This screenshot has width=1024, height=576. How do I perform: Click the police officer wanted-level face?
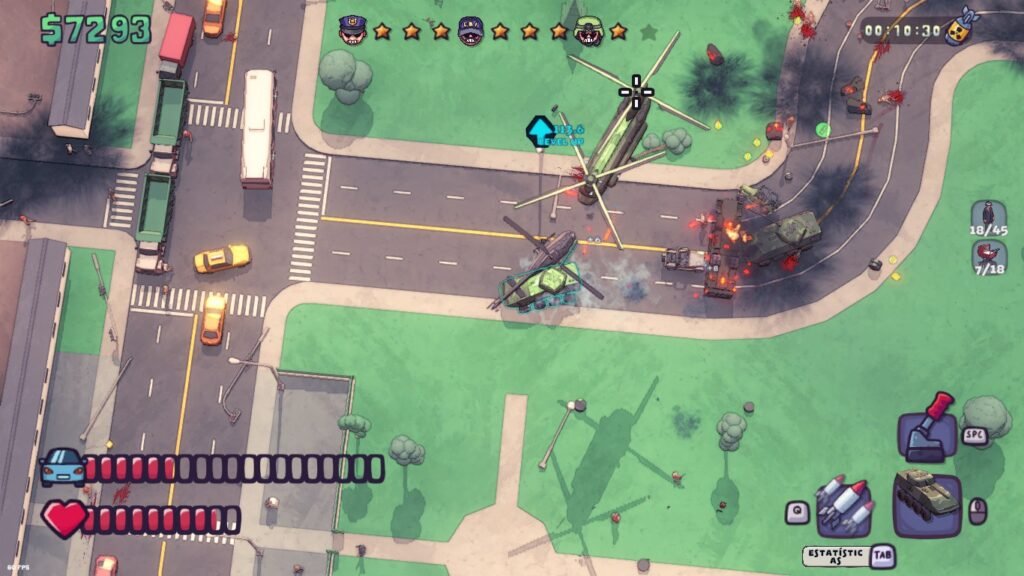pos(352,31)
